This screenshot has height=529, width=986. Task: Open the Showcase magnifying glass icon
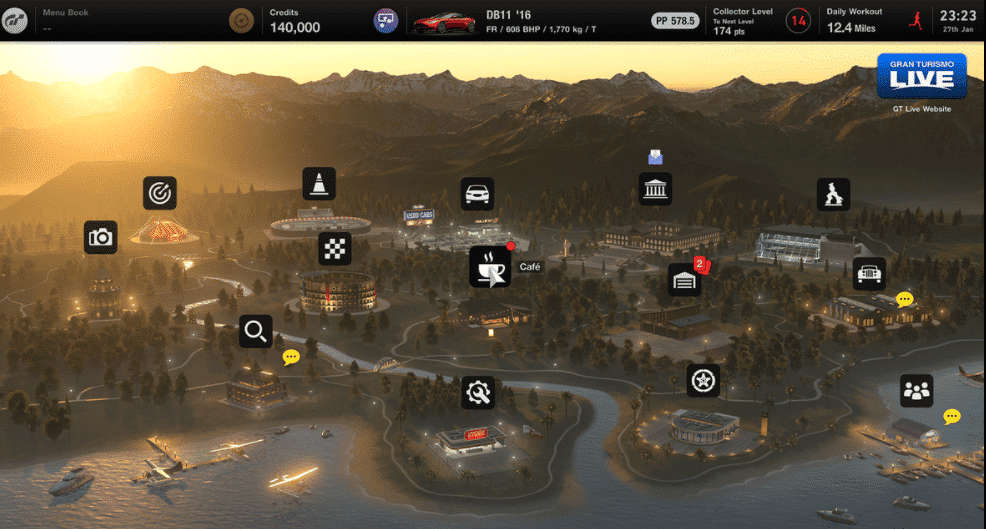click(256, 331)
